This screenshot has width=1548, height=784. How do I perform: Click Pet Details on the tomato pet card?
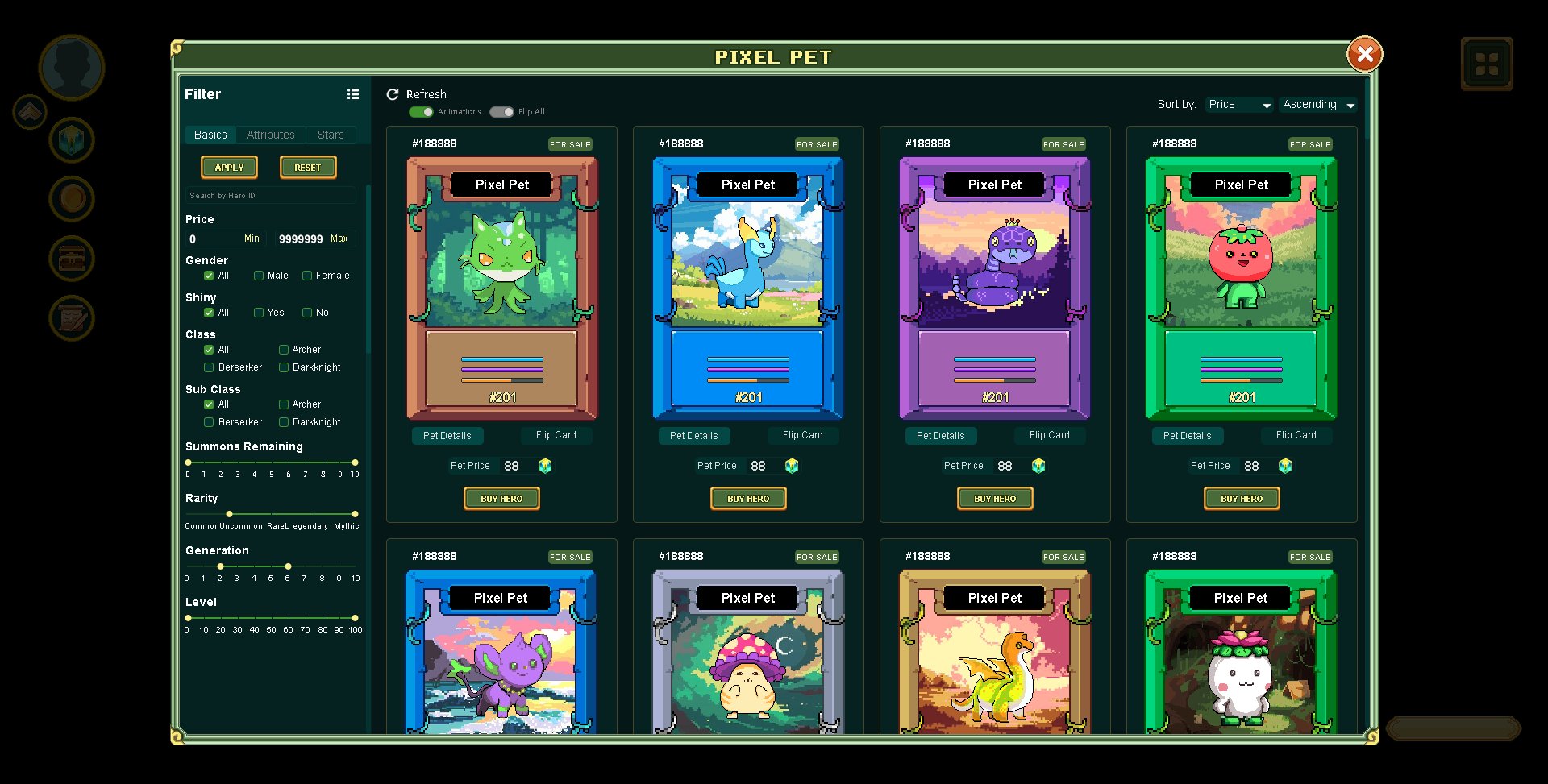pos(1188,435)
